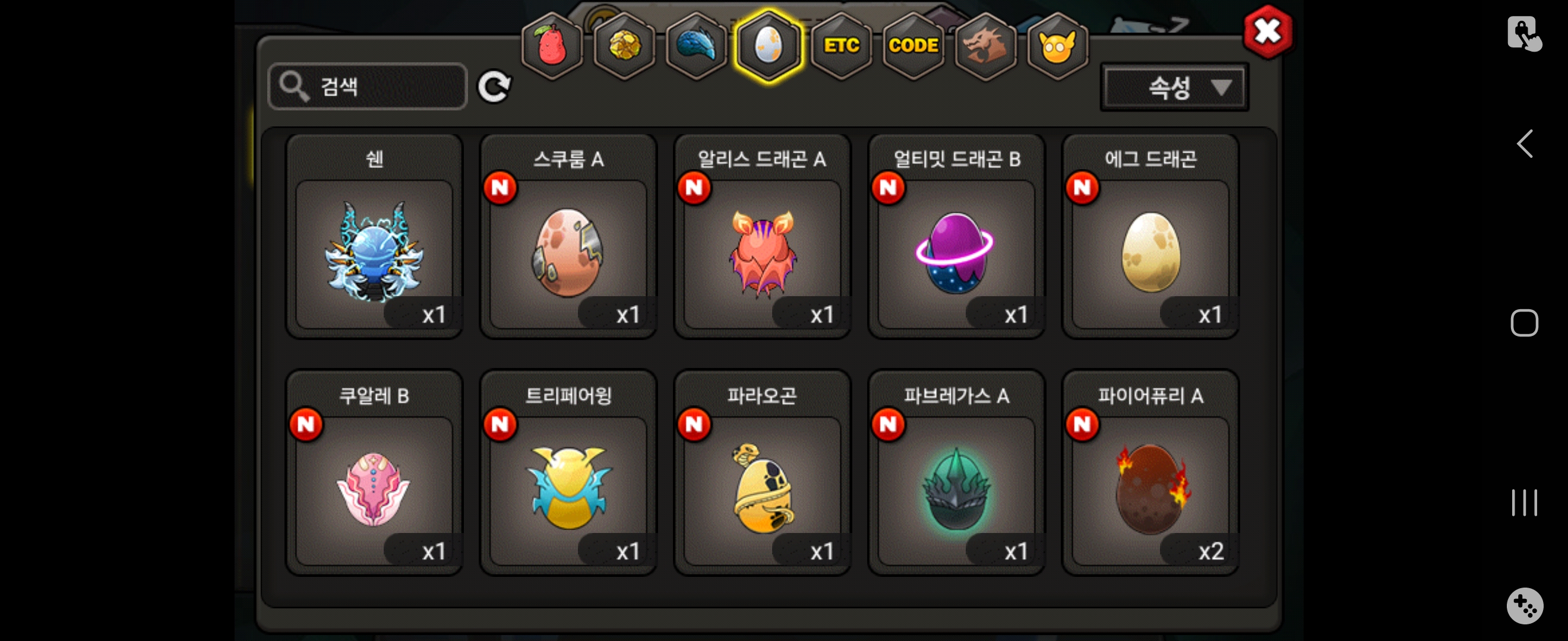Image resolution: width=1568 pixels, height=641 pixels.
Task: Refresh the list with the circular arrow
Action: 493,87
